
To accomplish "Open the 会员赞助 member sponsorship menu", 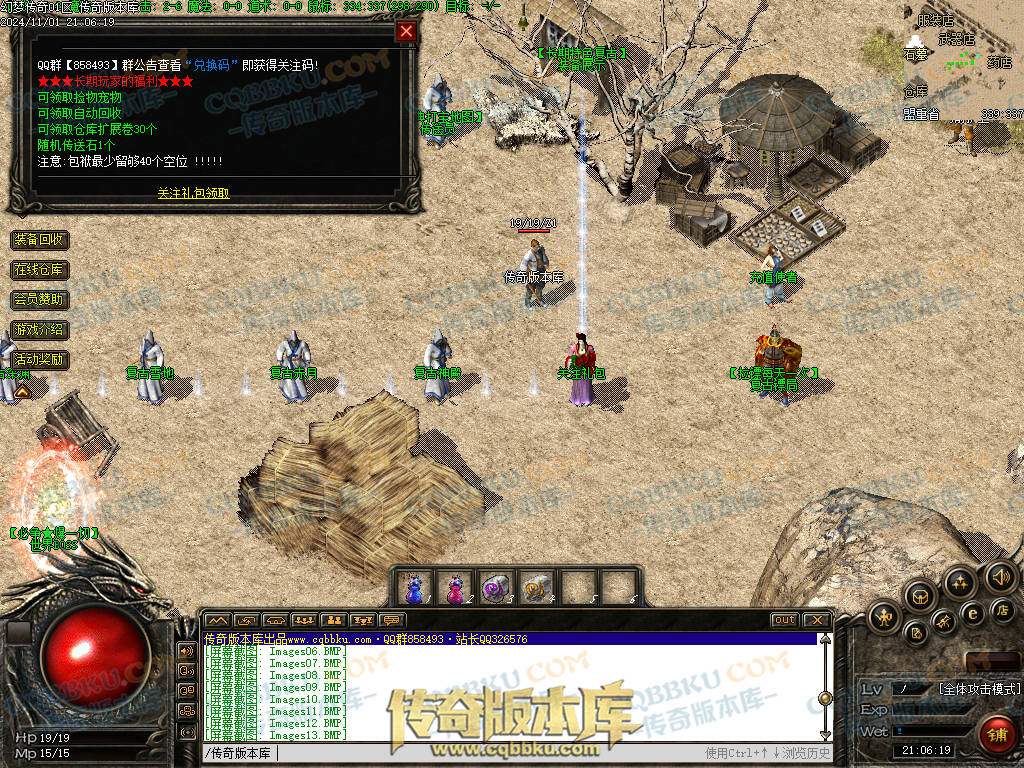I will [x=39, y=300].
